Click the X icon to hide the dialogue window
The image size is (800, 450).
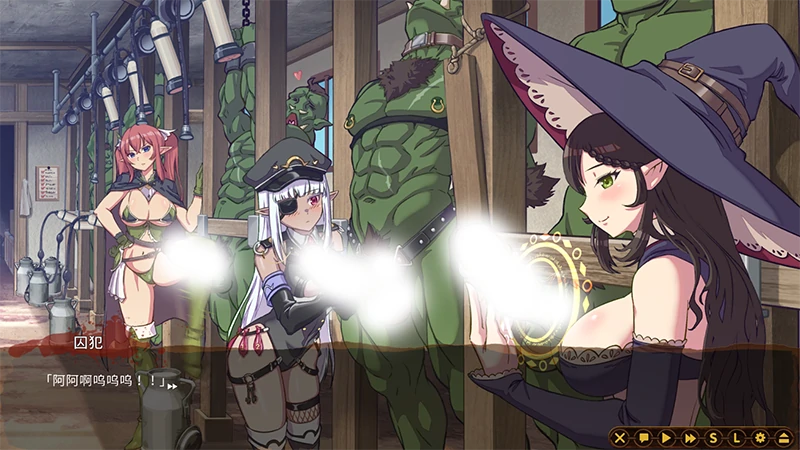coord(620,437)
